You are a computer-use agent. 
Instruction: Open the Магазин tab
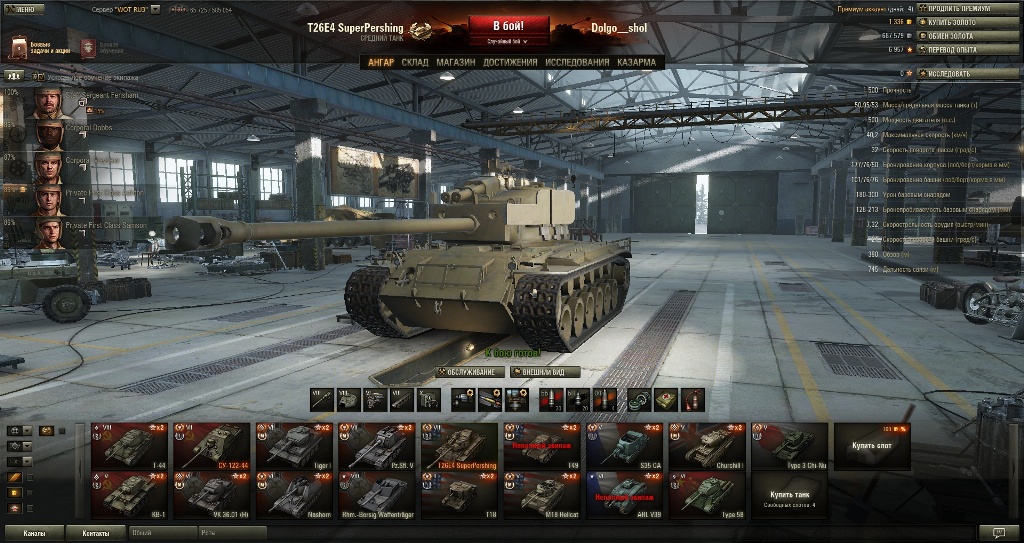point(455,62)
